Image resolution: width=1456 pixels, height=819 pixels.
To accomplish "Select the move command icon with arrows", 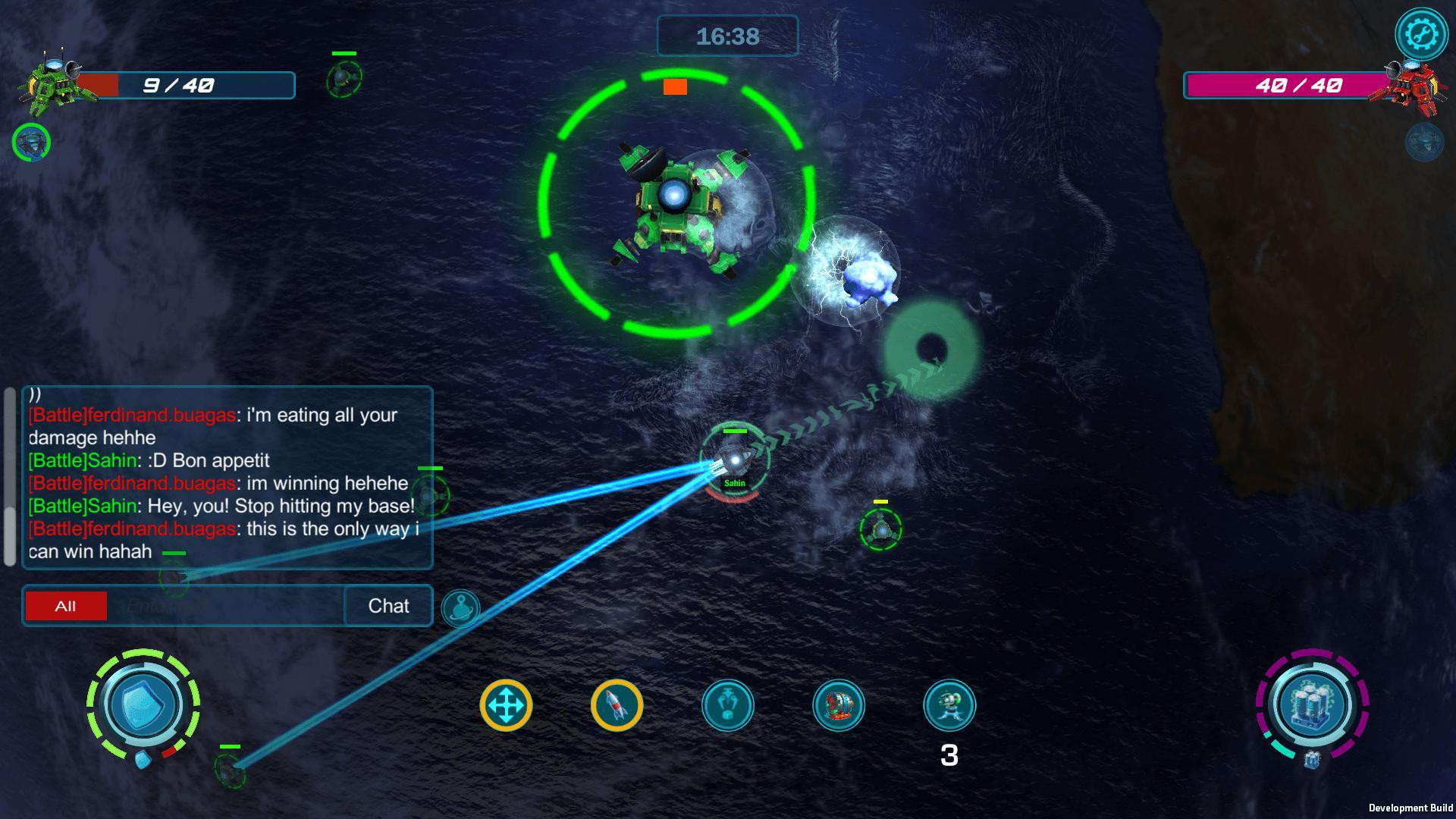I will 507,705.
